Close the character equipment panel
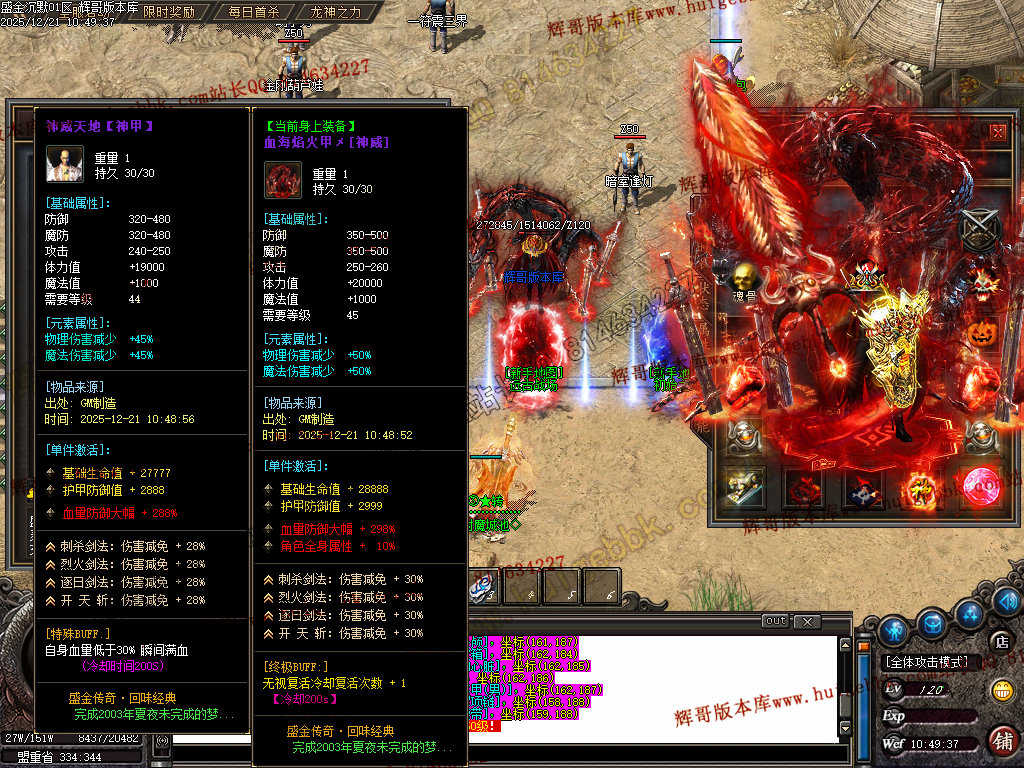 point(998,131)
